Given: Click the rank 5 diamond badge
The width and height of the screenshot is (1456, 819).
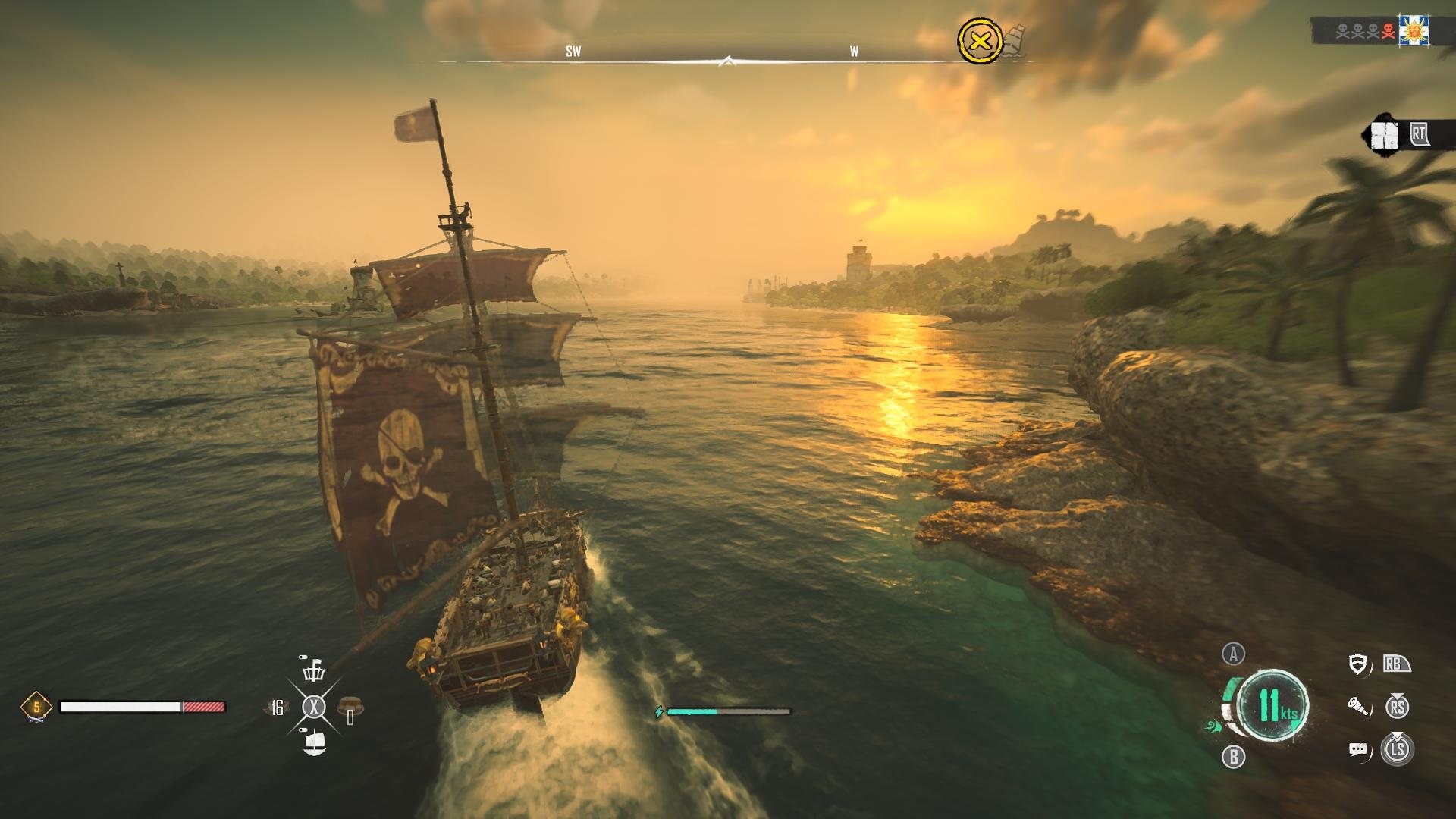Looking at the screenshot, I should click(36, 707).
